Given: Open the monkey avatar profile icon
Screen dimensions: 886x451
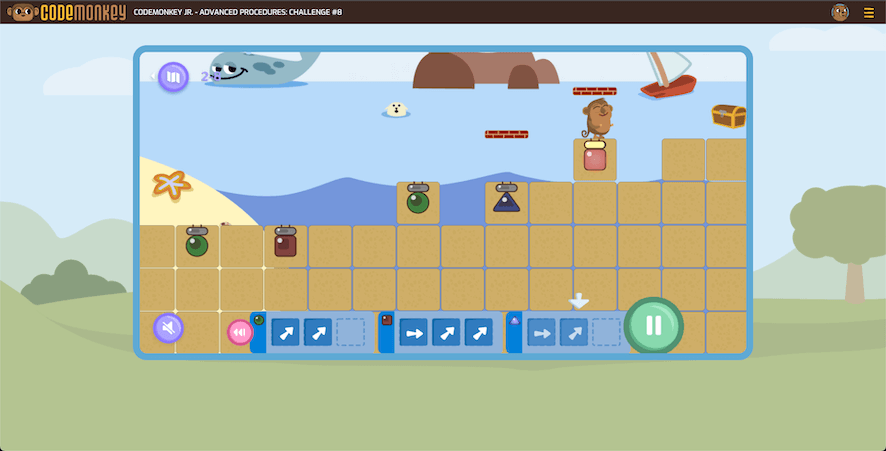Looking at the screenshot, I should (840, 12).
